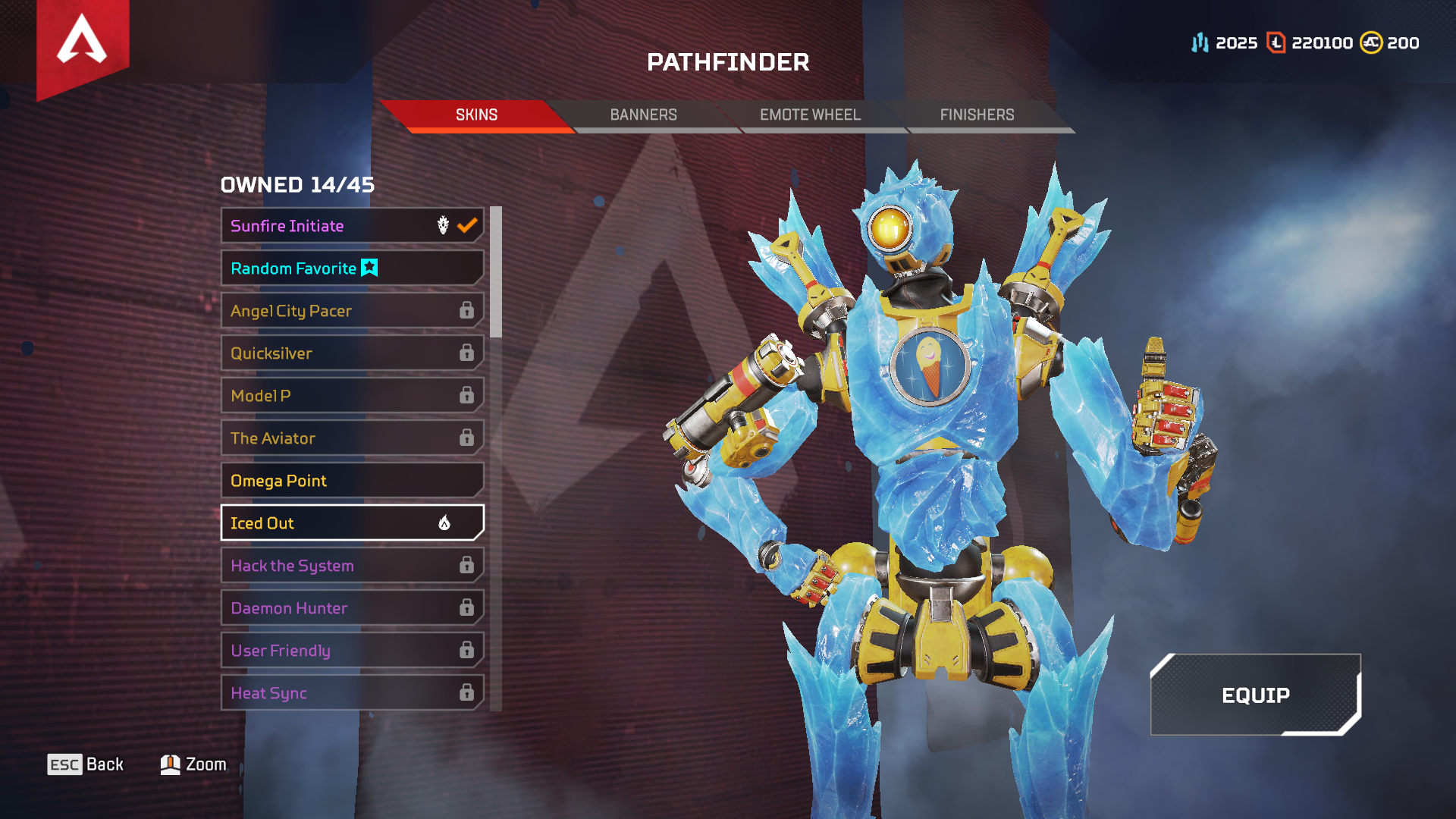The height and width of the screenshot is (819, 1456).
Task: Click the Zoom binoculars icon
Action: 171,764
